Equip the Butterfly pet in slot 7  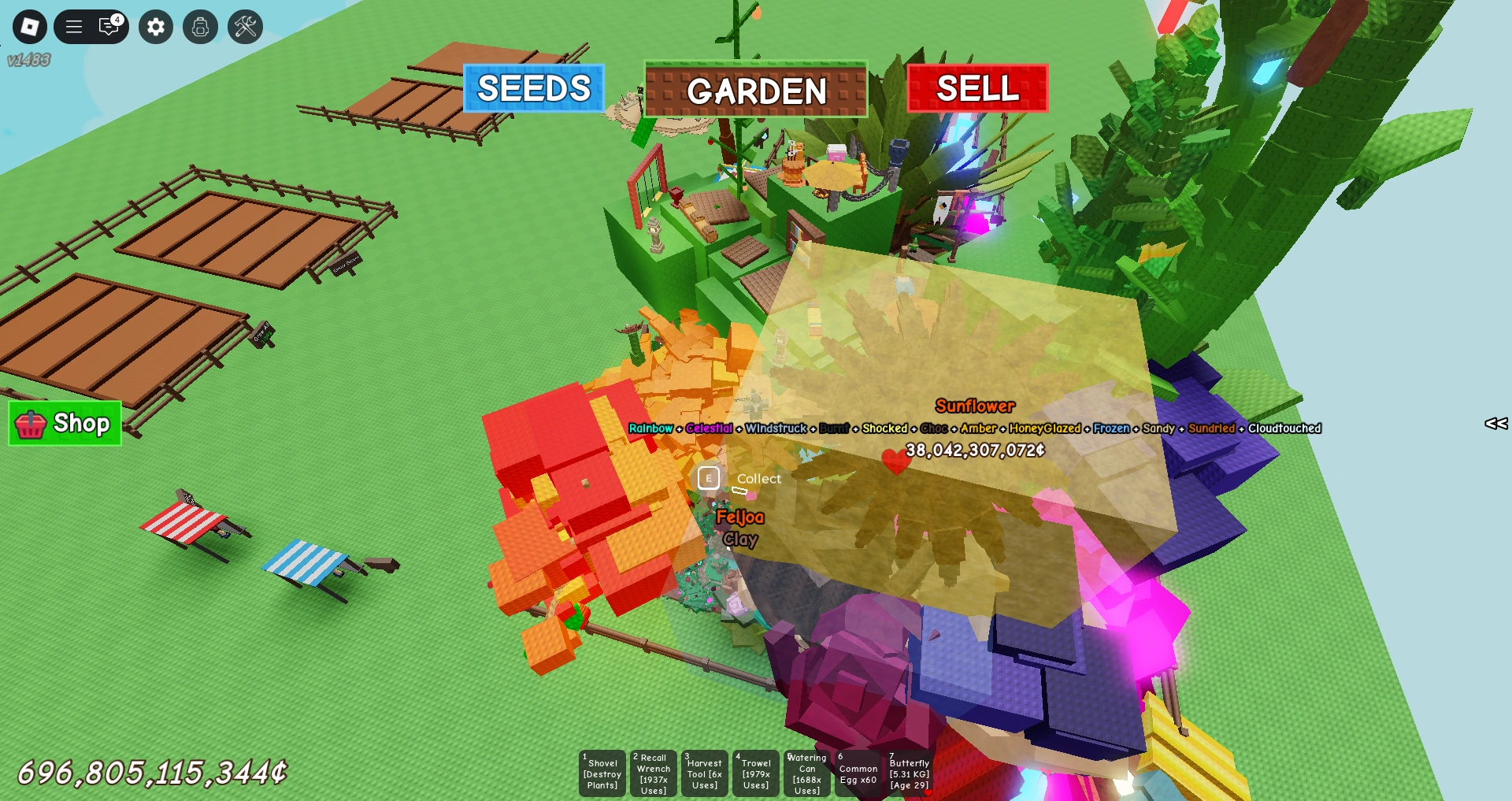coord(909,773)
